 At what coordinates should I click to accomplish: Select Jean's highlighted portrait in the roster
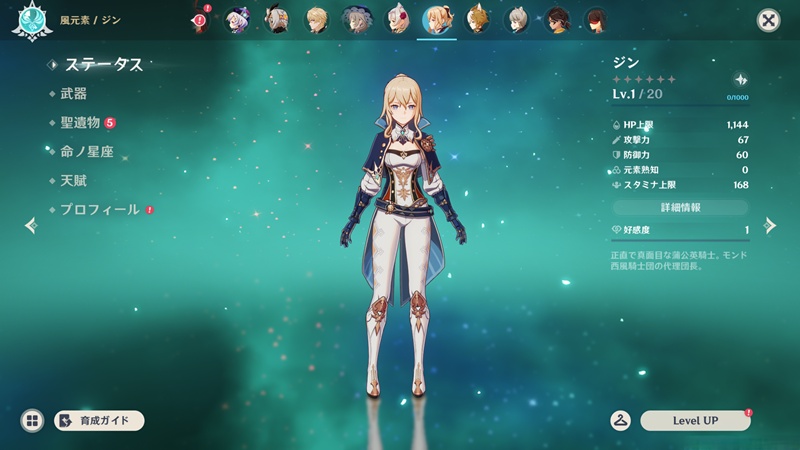pos(436,19)
